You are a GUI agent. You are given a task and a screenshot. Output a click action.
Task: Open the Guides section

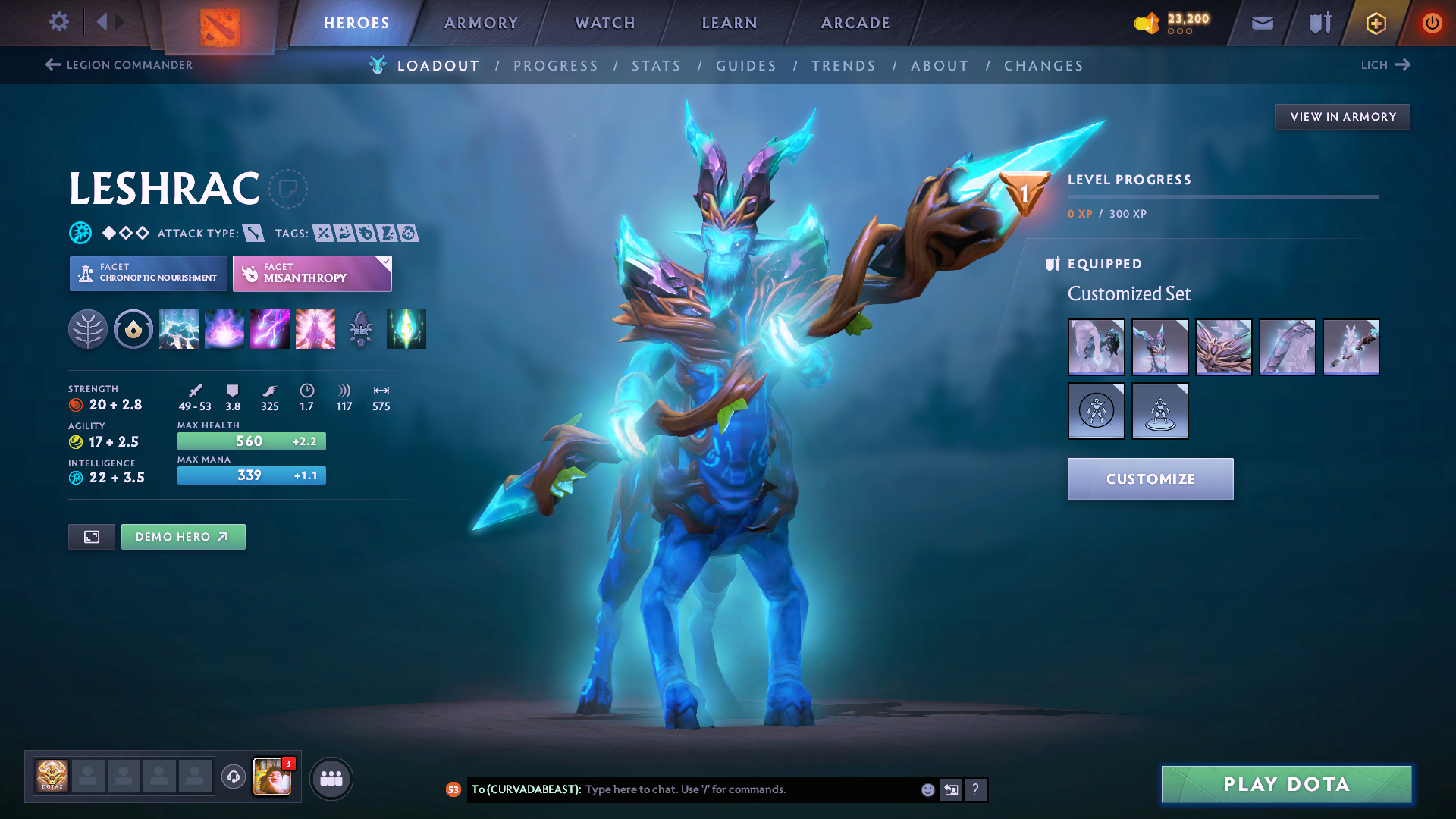[x=746, y=66]
